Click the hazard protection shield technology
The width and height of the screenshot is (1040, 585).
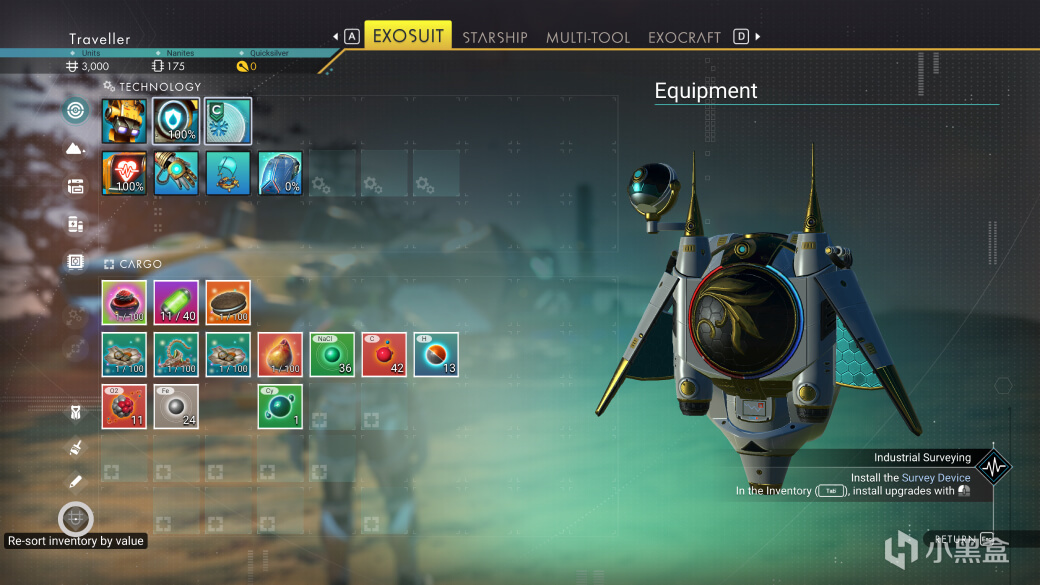pos(176,121)
